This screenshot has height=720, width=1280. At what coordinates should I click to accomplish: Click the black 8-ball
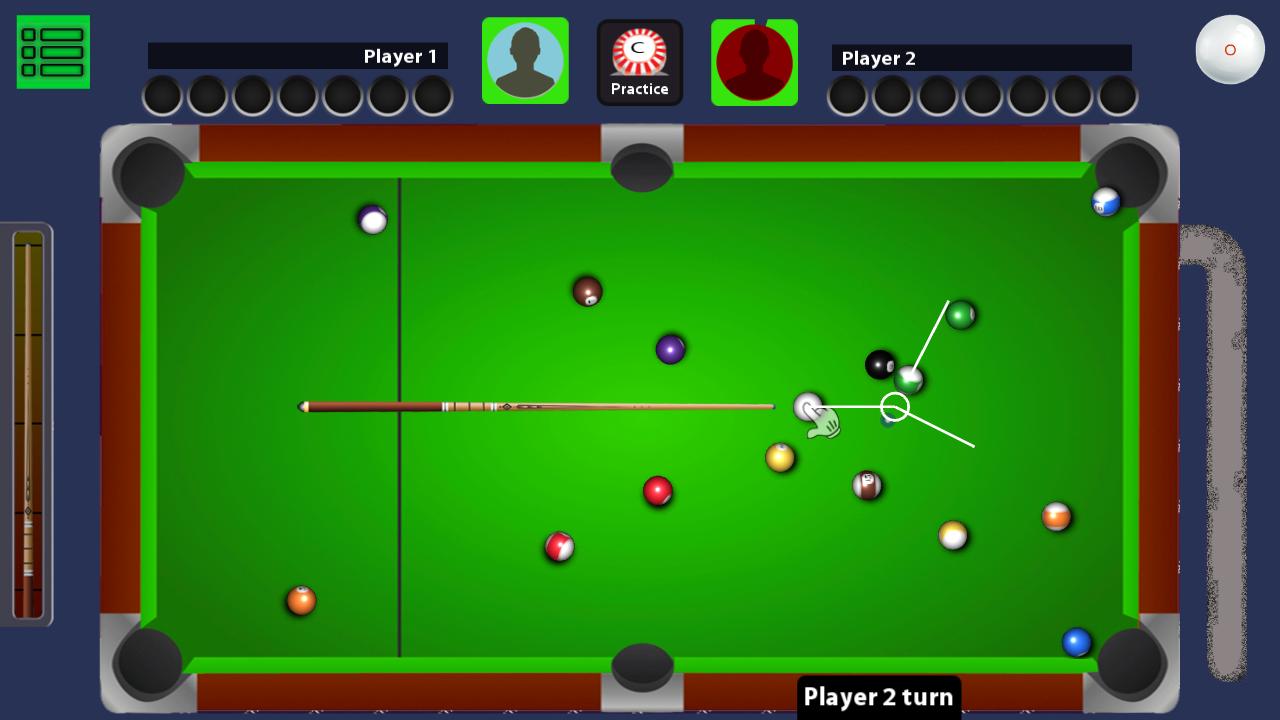[882, 364]
